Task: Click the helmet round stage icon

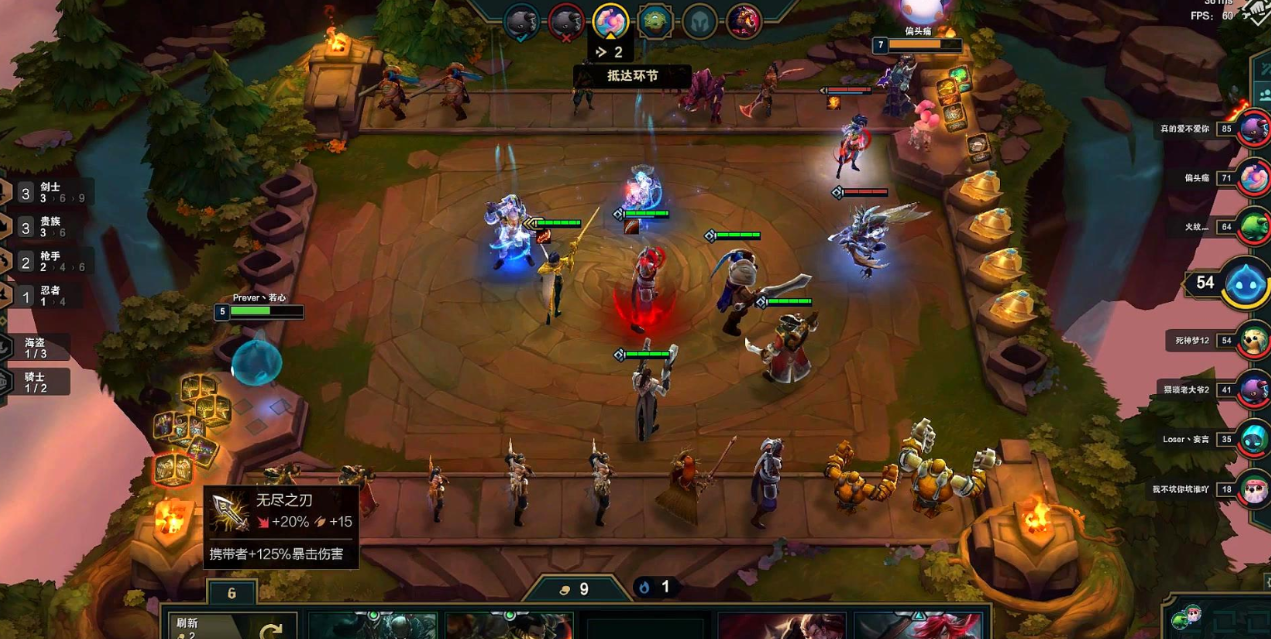Action: point(699,20)
